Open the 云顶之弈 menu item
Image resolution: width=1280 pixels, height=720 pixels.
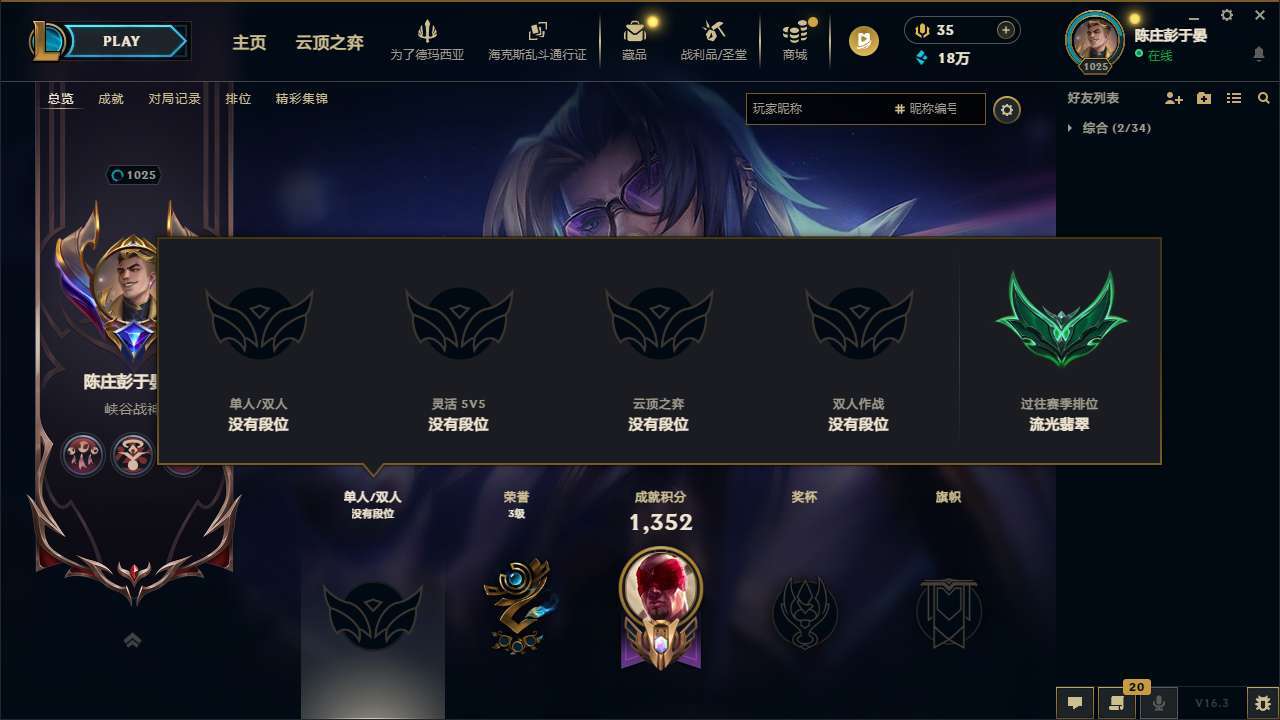pyautogui.click(x=332, y=43)
